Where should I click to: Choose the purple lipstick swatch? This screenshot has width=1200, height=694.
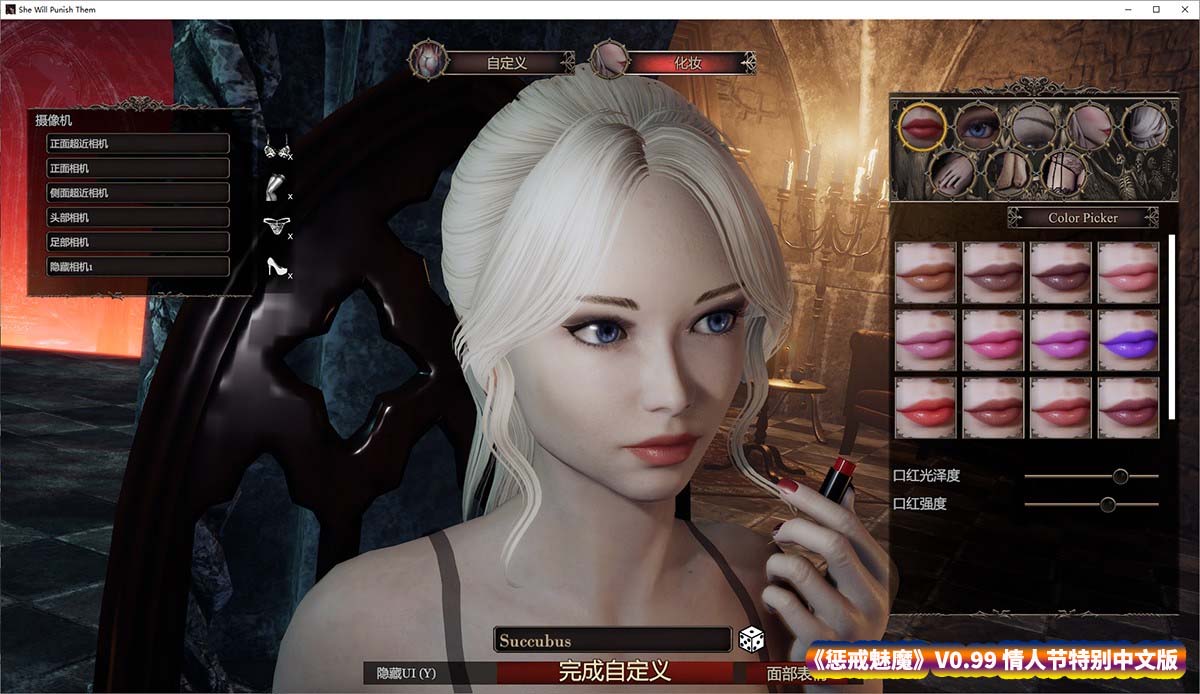tap(1128, 340)
